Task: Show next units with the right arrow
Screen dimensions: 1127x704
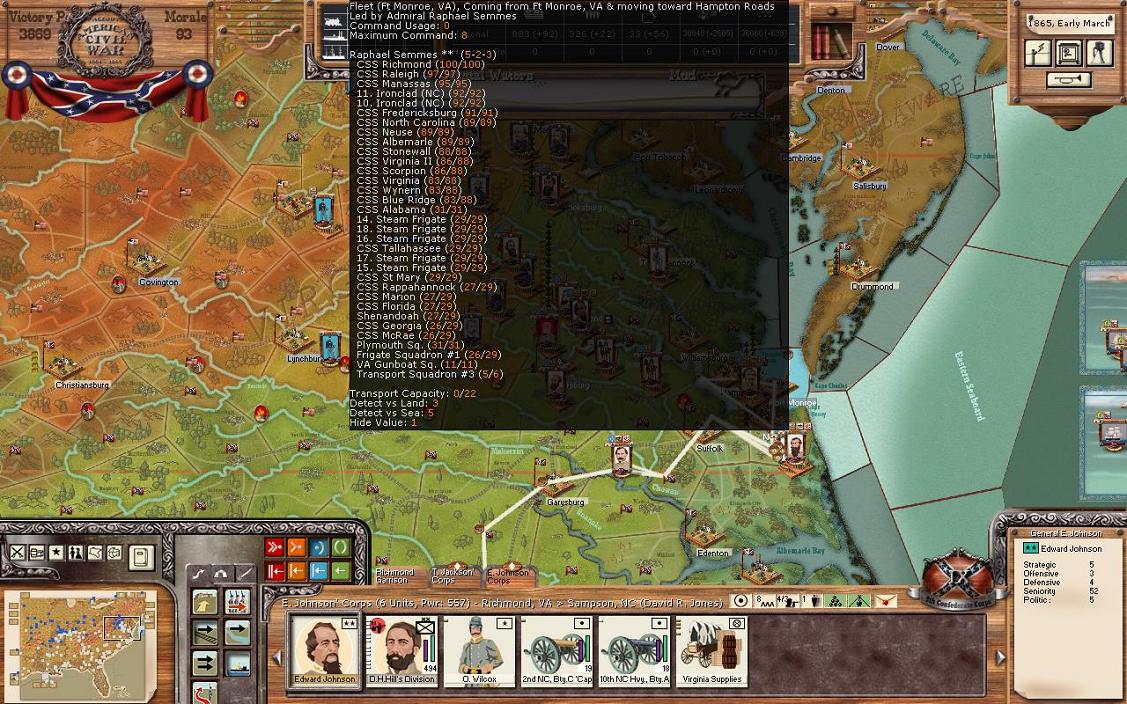Action: point(1000,657)
